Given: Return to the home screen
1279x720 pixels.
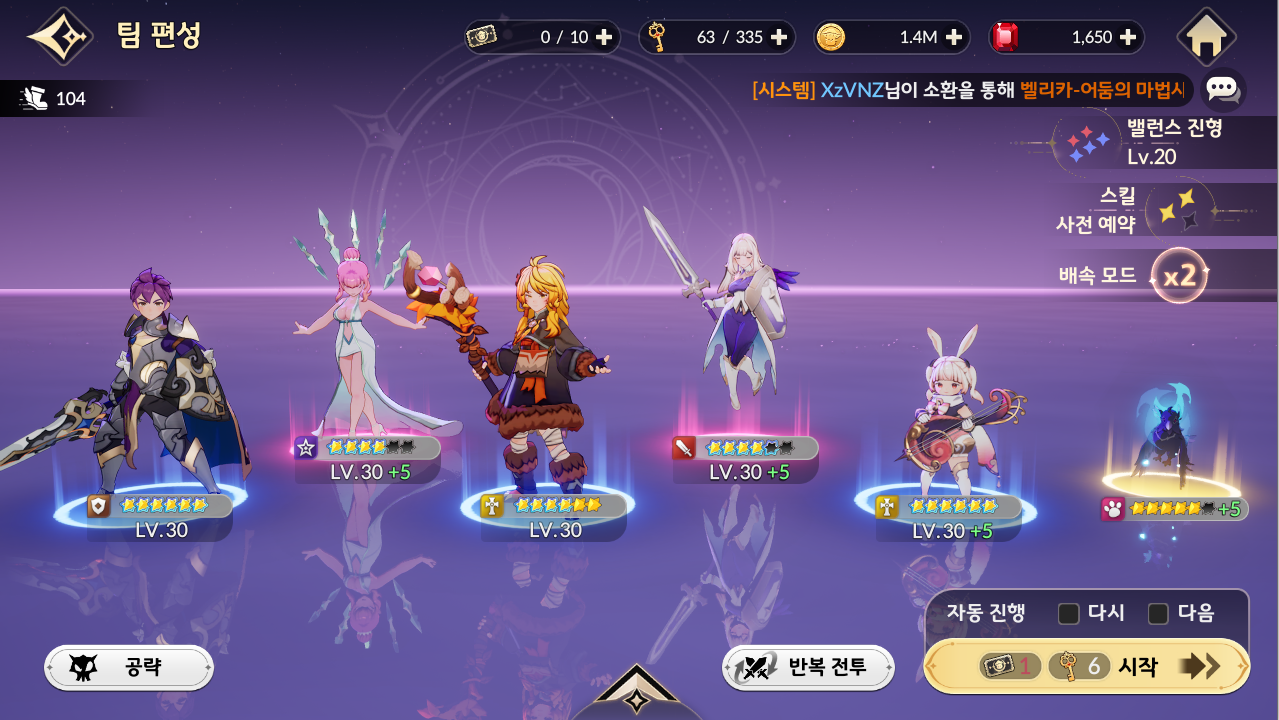Looking at the screenshot, I should [1207, 37].
